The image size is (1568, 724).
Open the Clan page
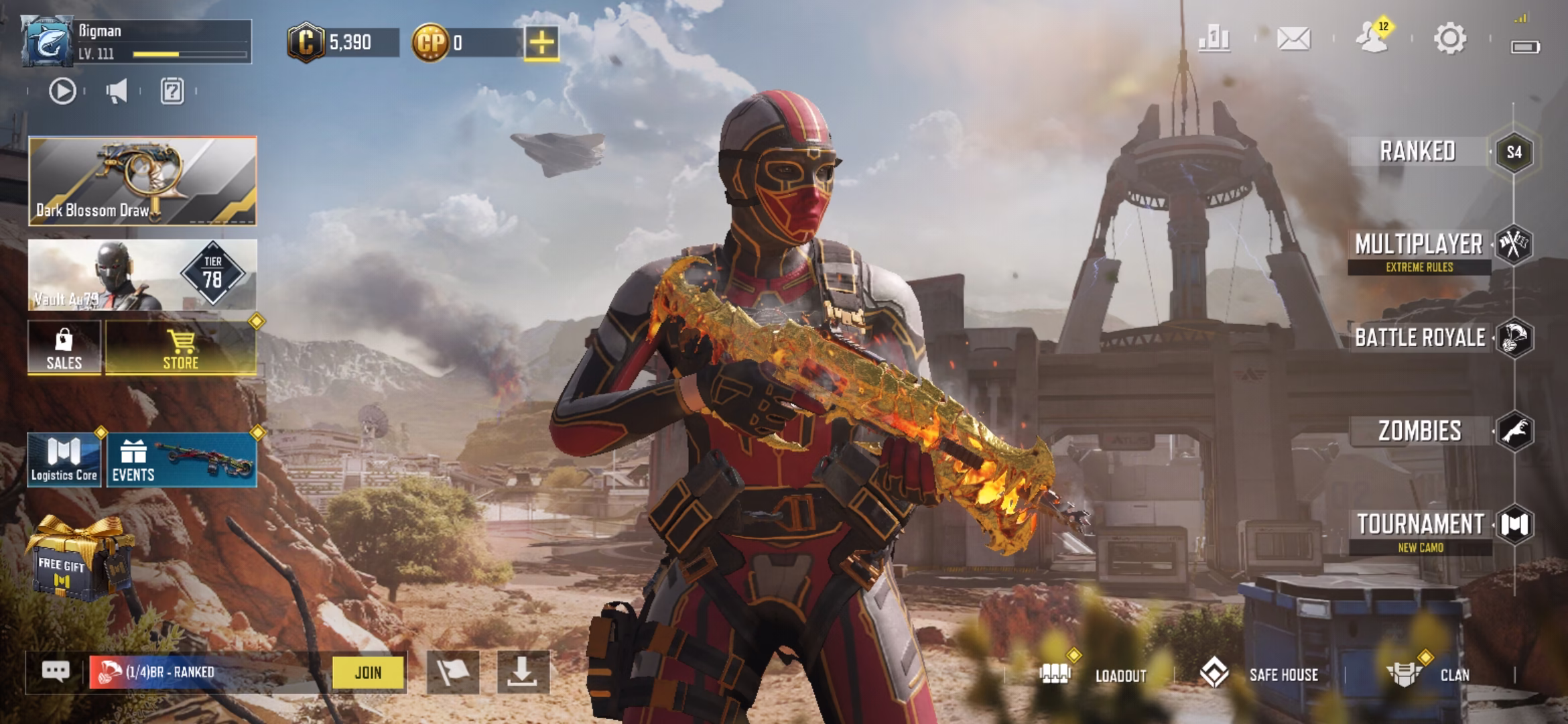[x=1434, y=674]
